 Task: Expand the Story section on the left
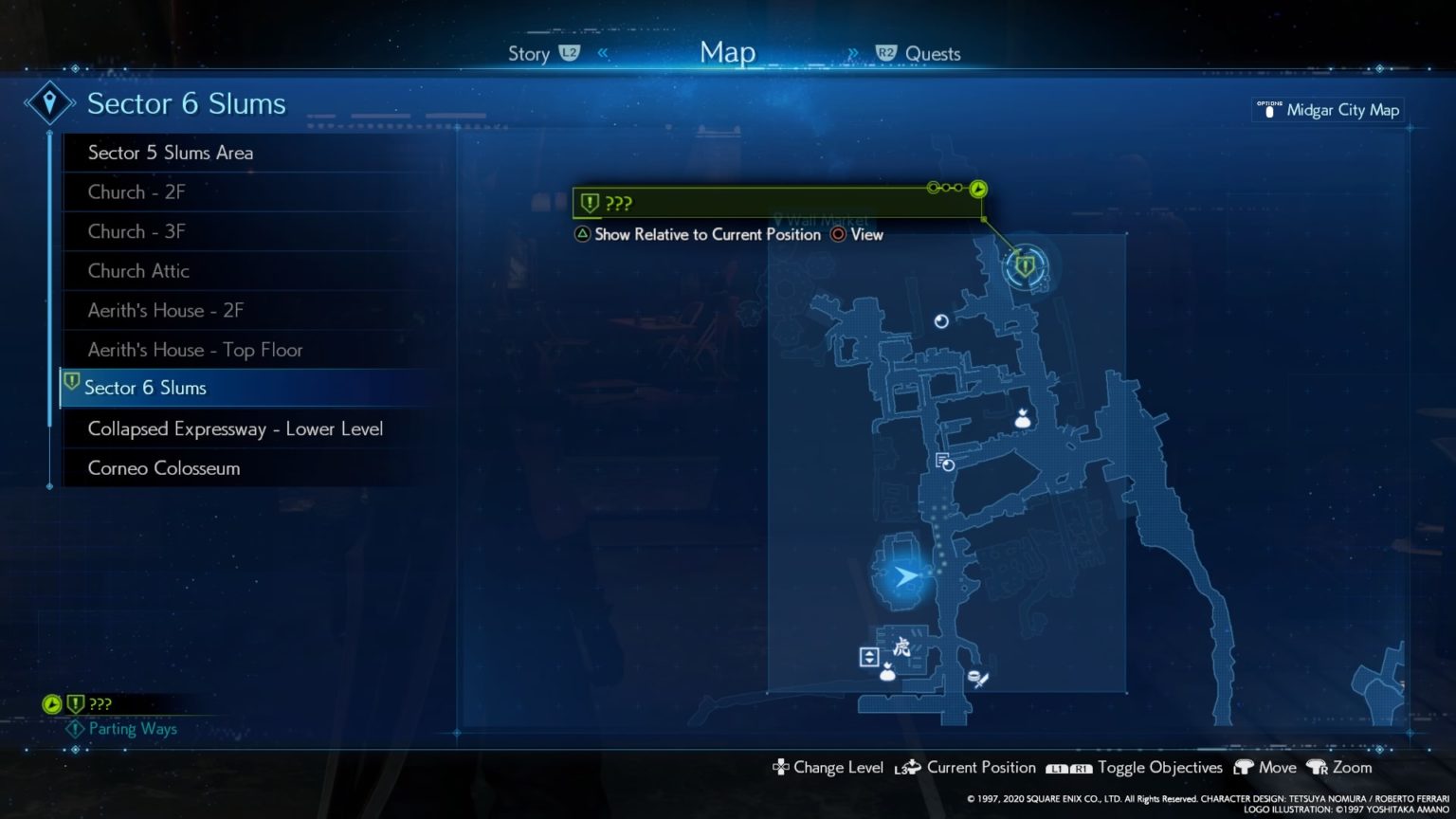click(529, 53)
